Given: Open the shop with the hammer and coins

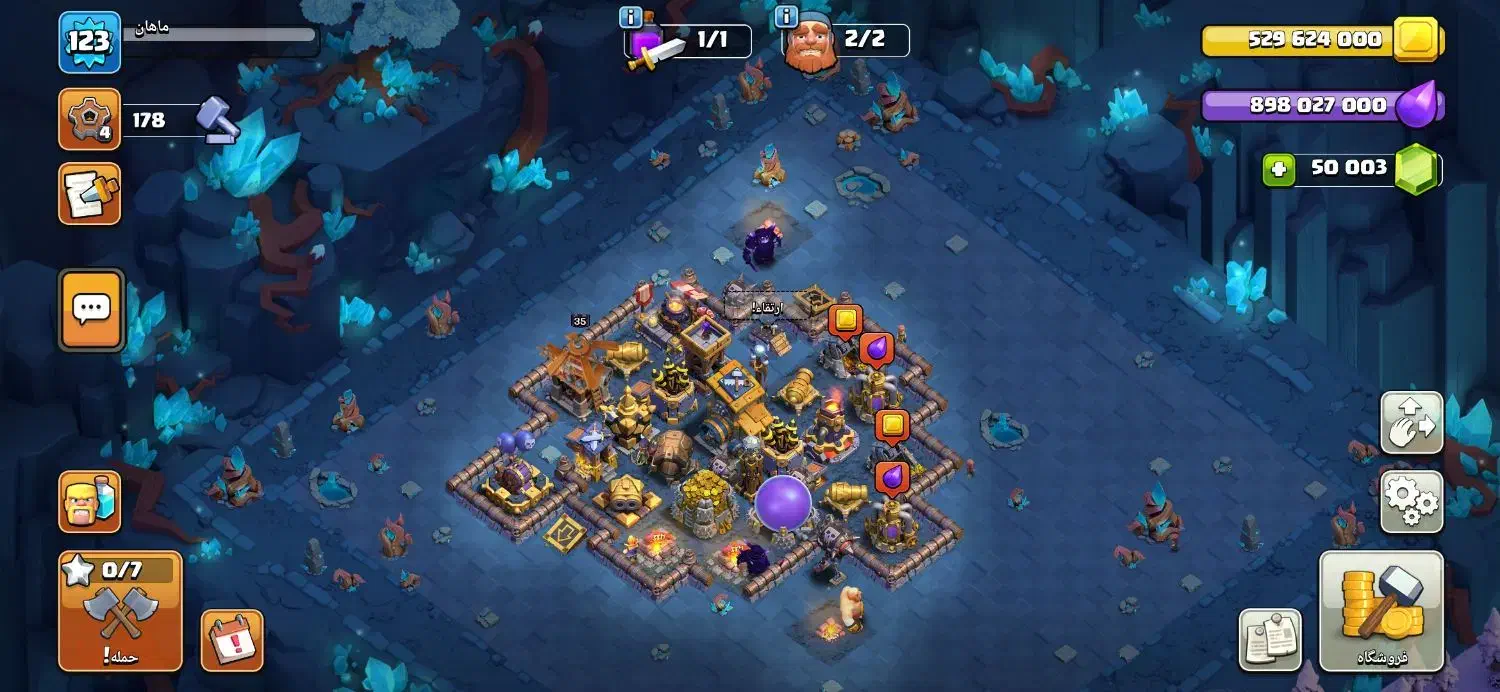Looking at the screenshot, I should coord(1381,610).
